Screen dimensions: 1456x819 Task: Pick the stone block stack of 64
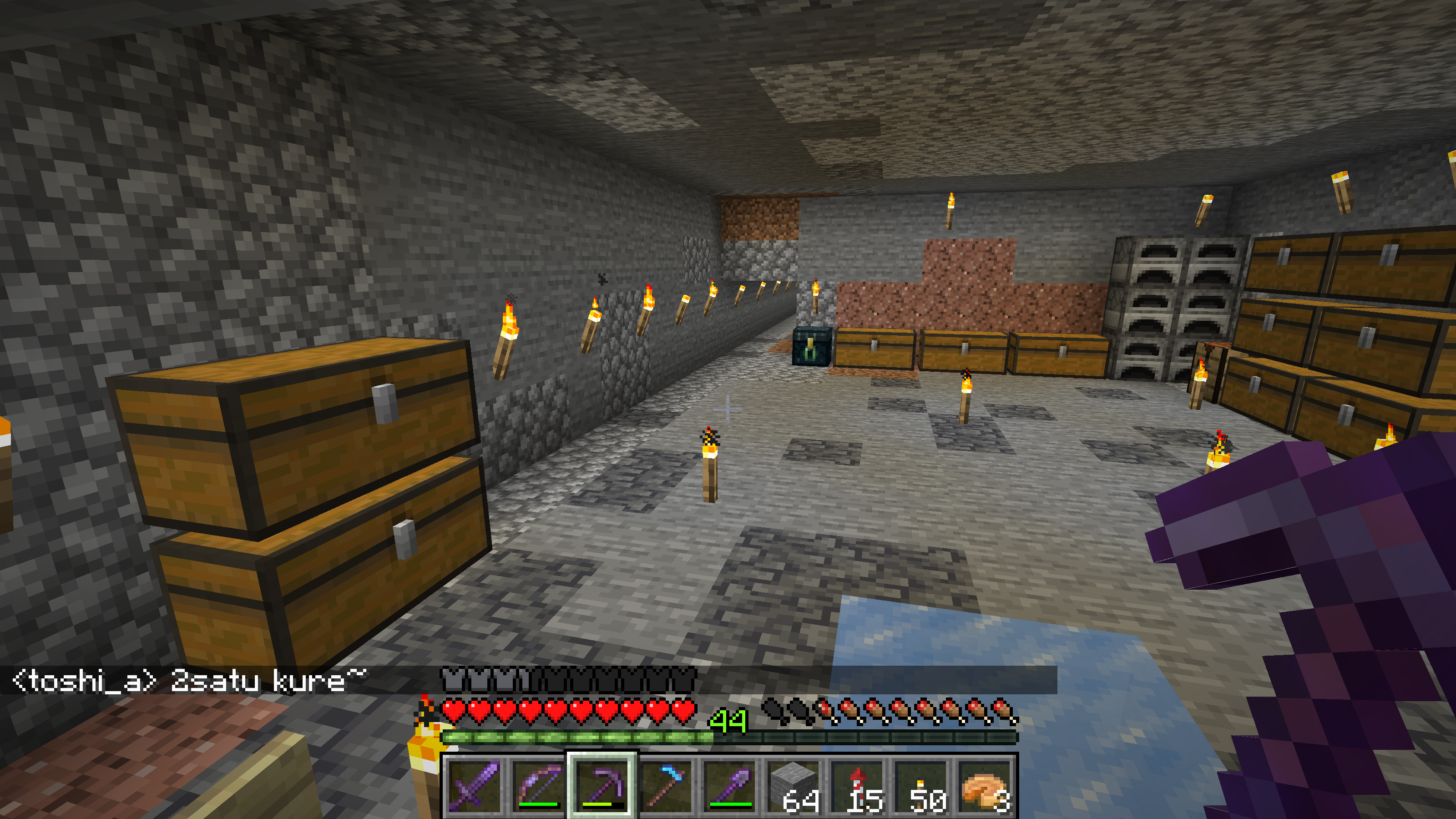point(794,784)
